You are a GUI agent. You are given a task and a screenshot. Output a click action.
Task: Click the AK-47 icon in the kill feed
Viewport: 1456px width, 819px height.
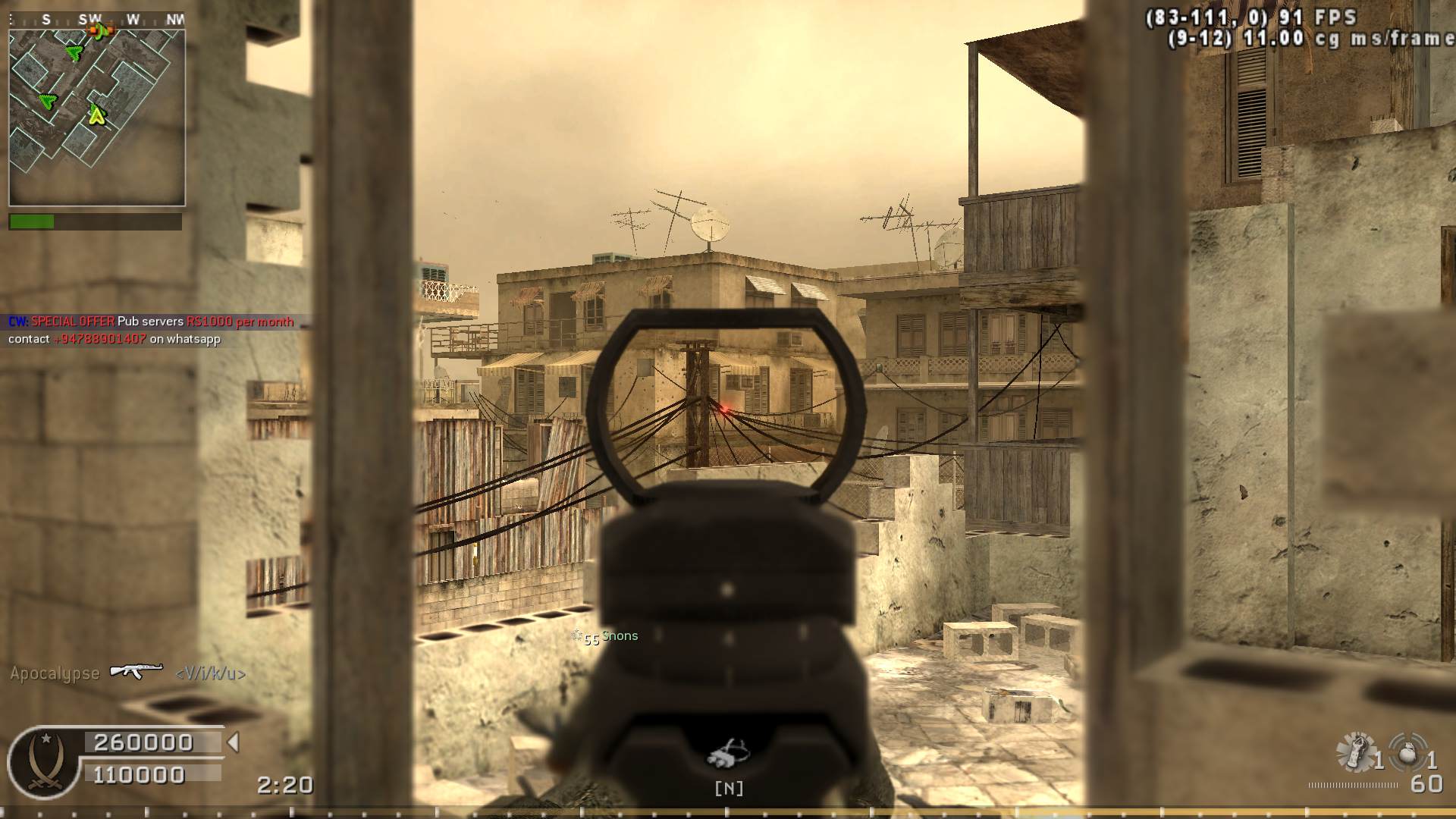(136, 671)
